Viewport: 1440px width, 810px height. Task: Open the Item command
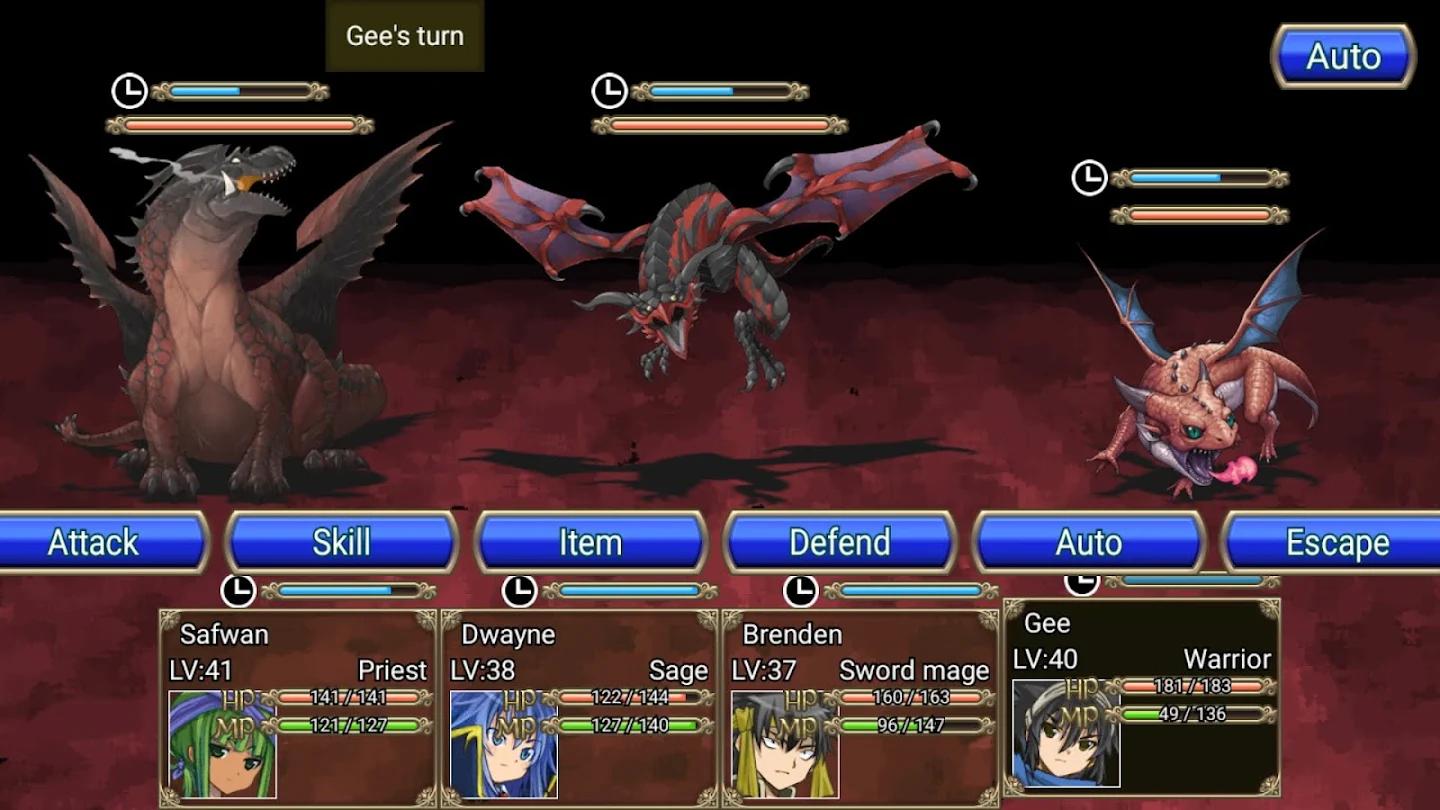coord(592,543)
